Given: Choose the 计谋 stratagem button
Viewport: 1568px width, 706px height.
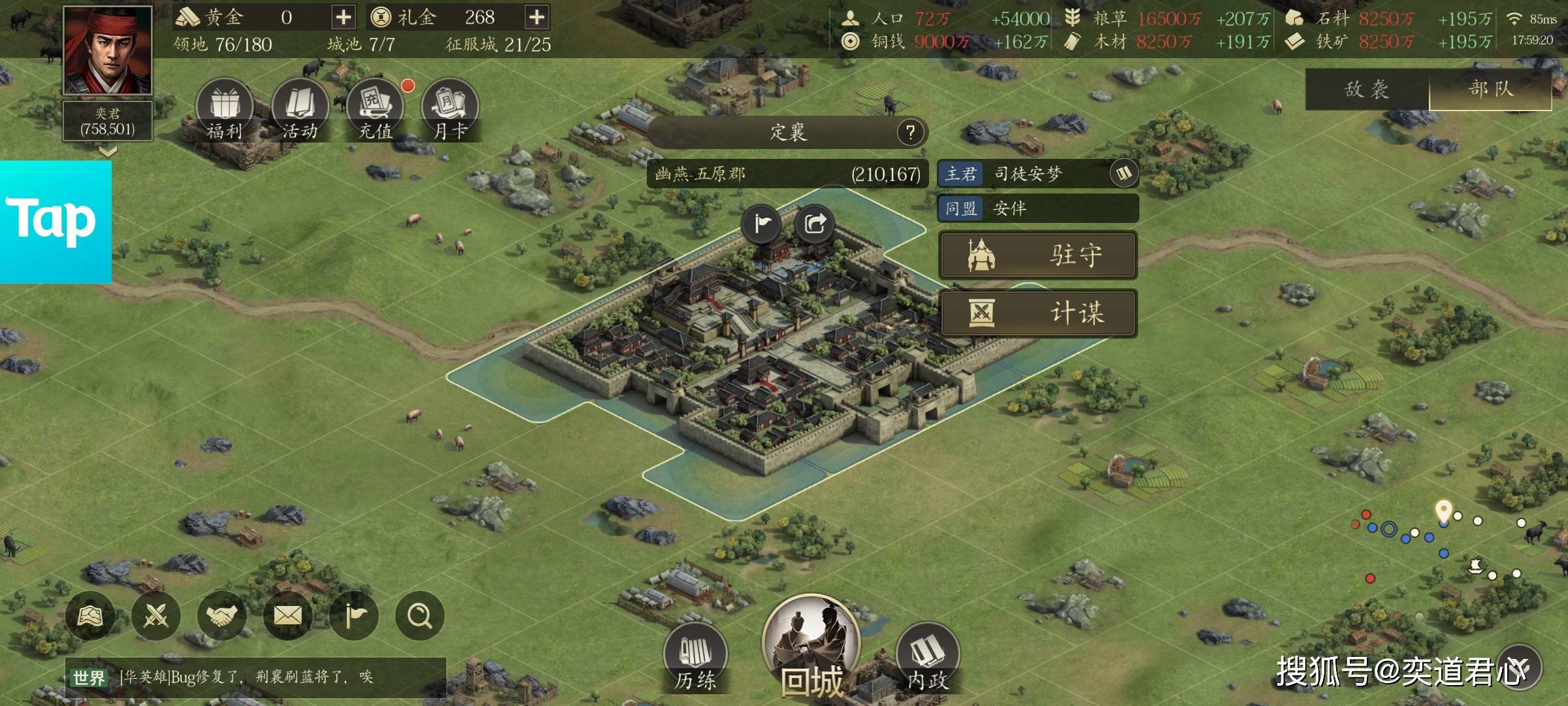Looking at the screenshot, I should tap(1037, 313).
